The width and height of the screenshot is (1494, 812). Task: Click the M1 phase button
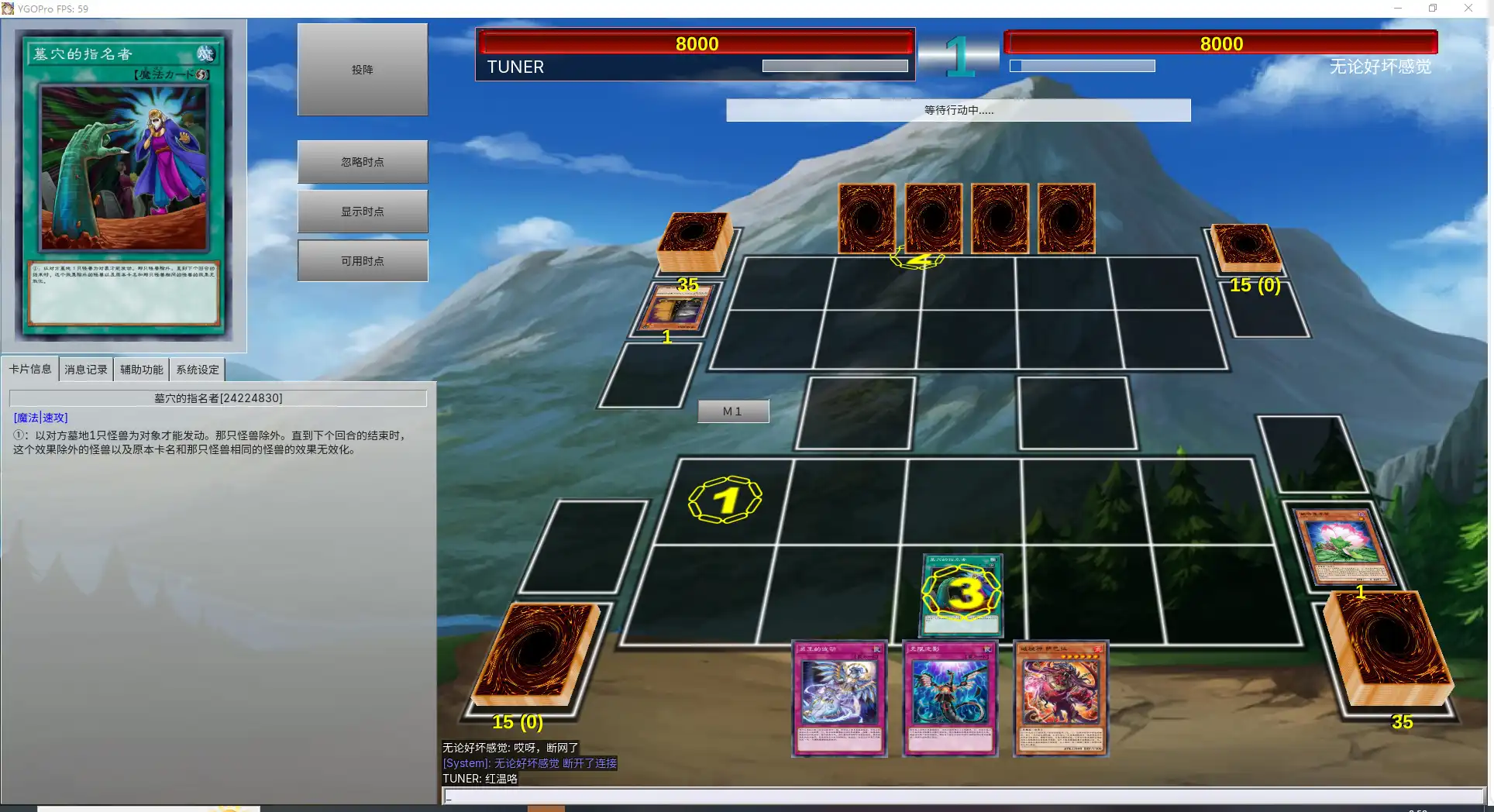(x=732, y=411)
